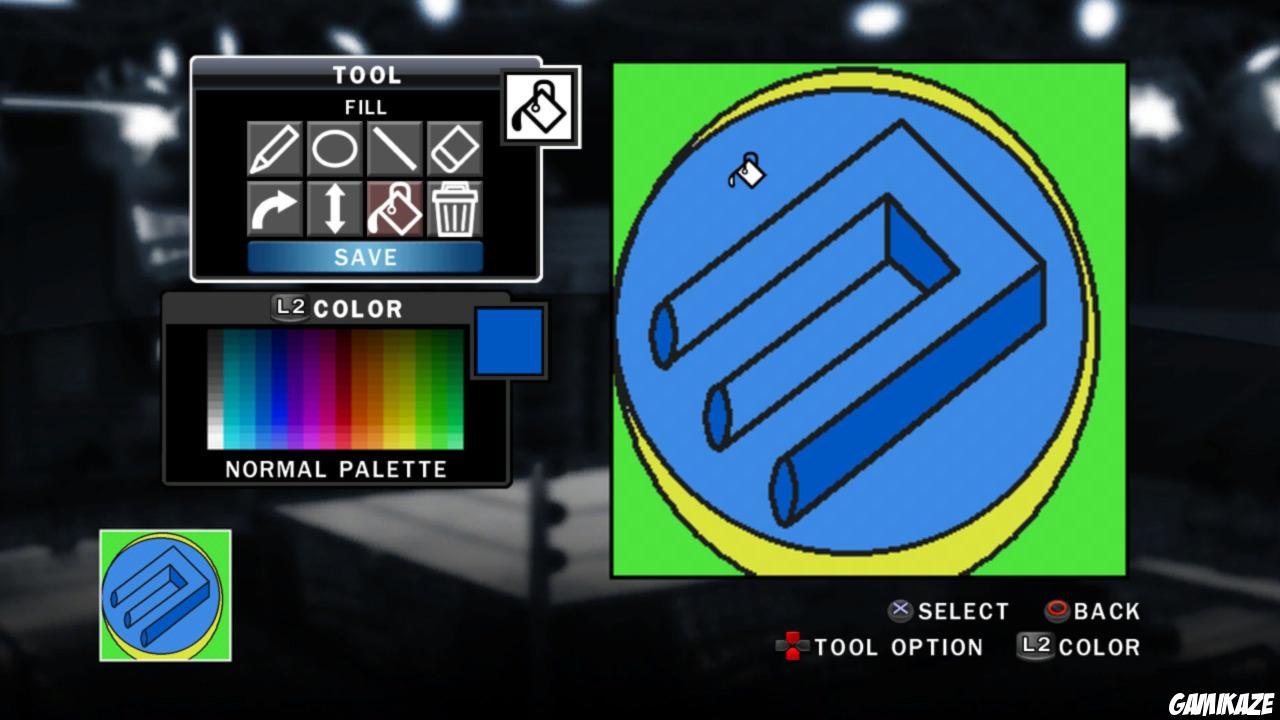The image size is (1280, 720).
Task: Select the Flip vertical tool
Action: click(333, 210)
